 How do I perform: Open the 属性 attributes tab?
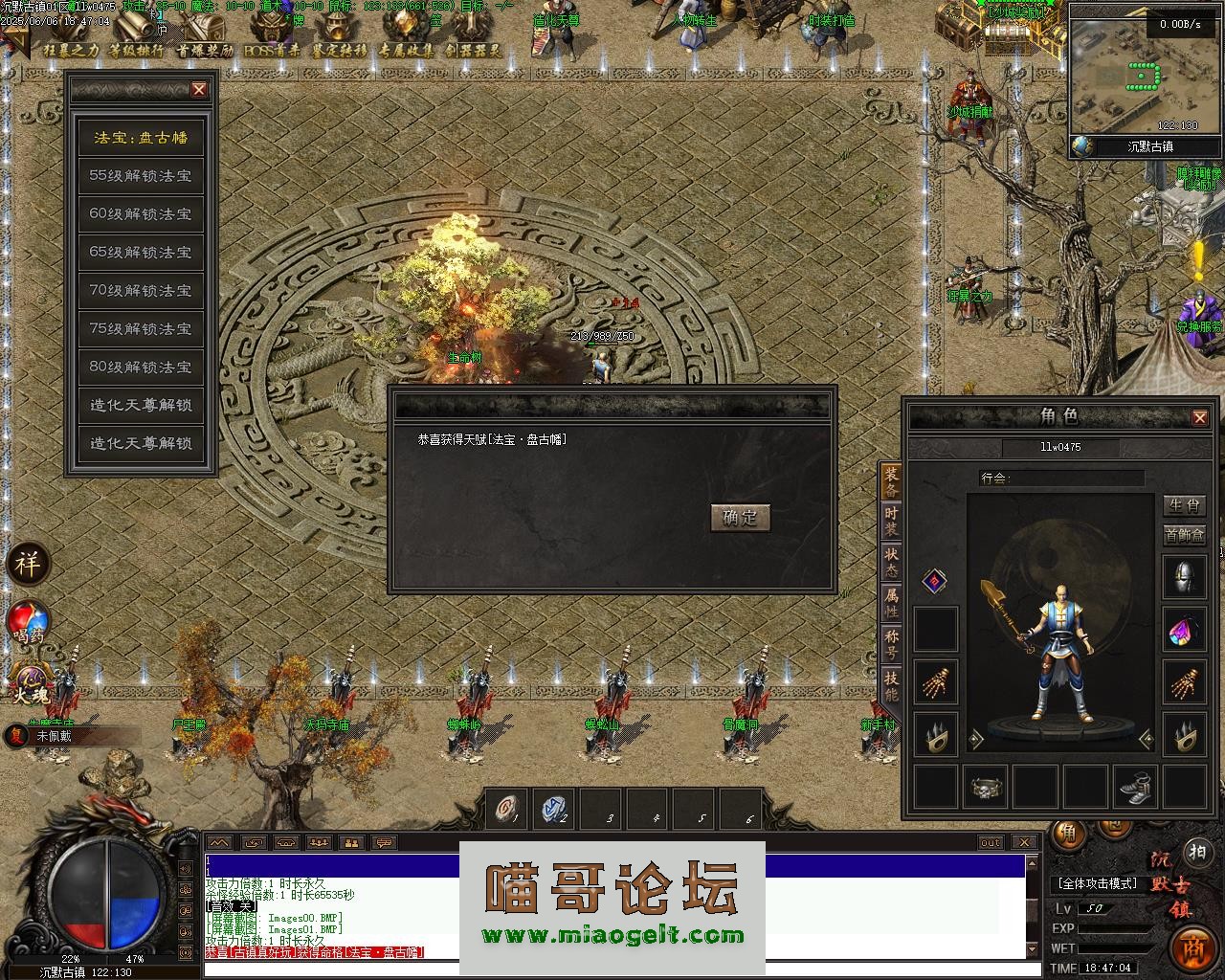pyautogui.click(x=891, y=603)
